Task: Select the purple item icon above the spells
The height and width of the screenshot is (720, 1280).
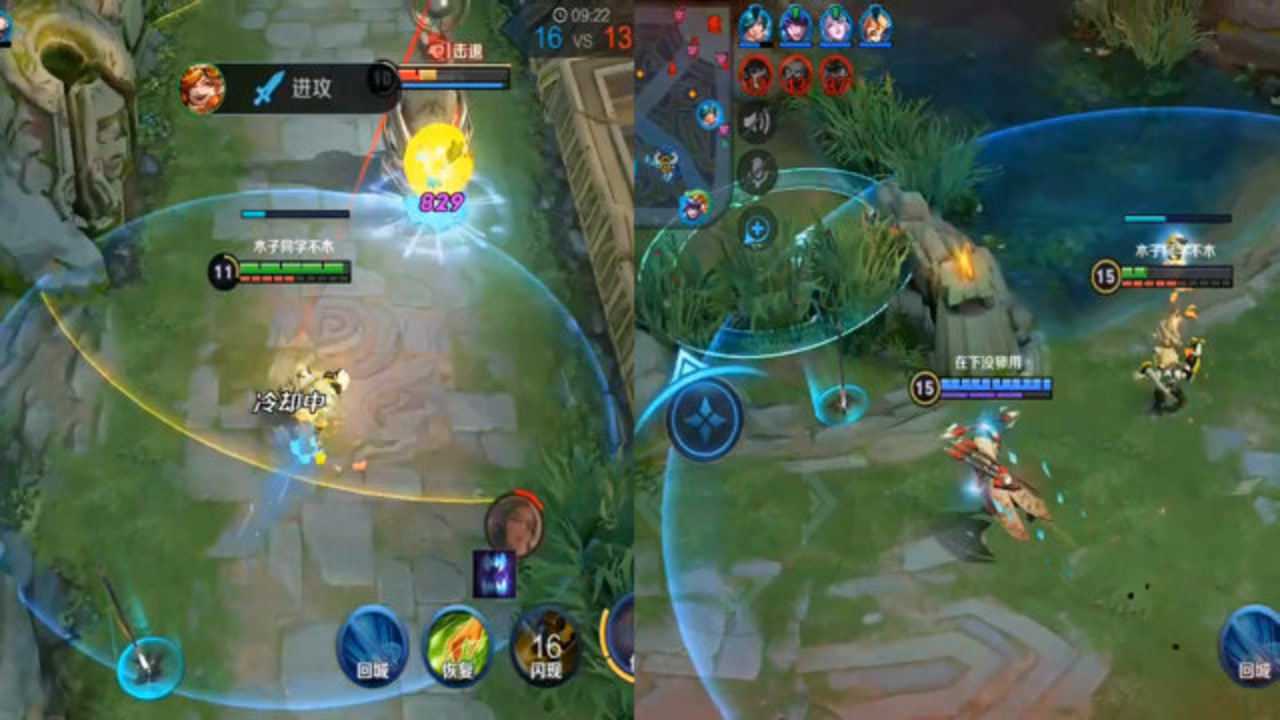Action: tap(495, 574)
